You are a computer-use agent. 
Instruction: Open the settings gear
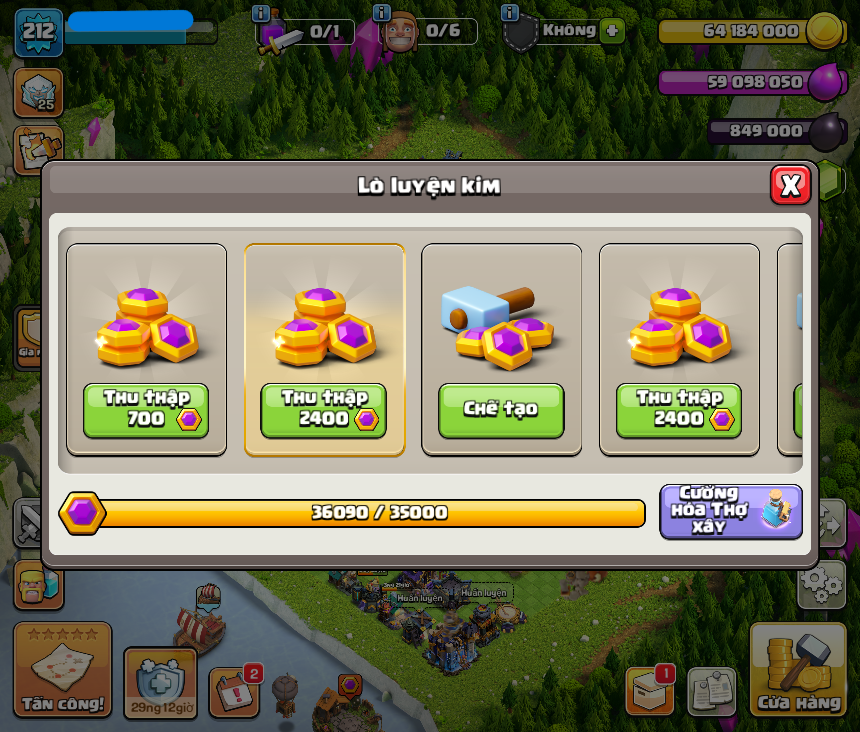pyautogui.click(x=821, y=584)
